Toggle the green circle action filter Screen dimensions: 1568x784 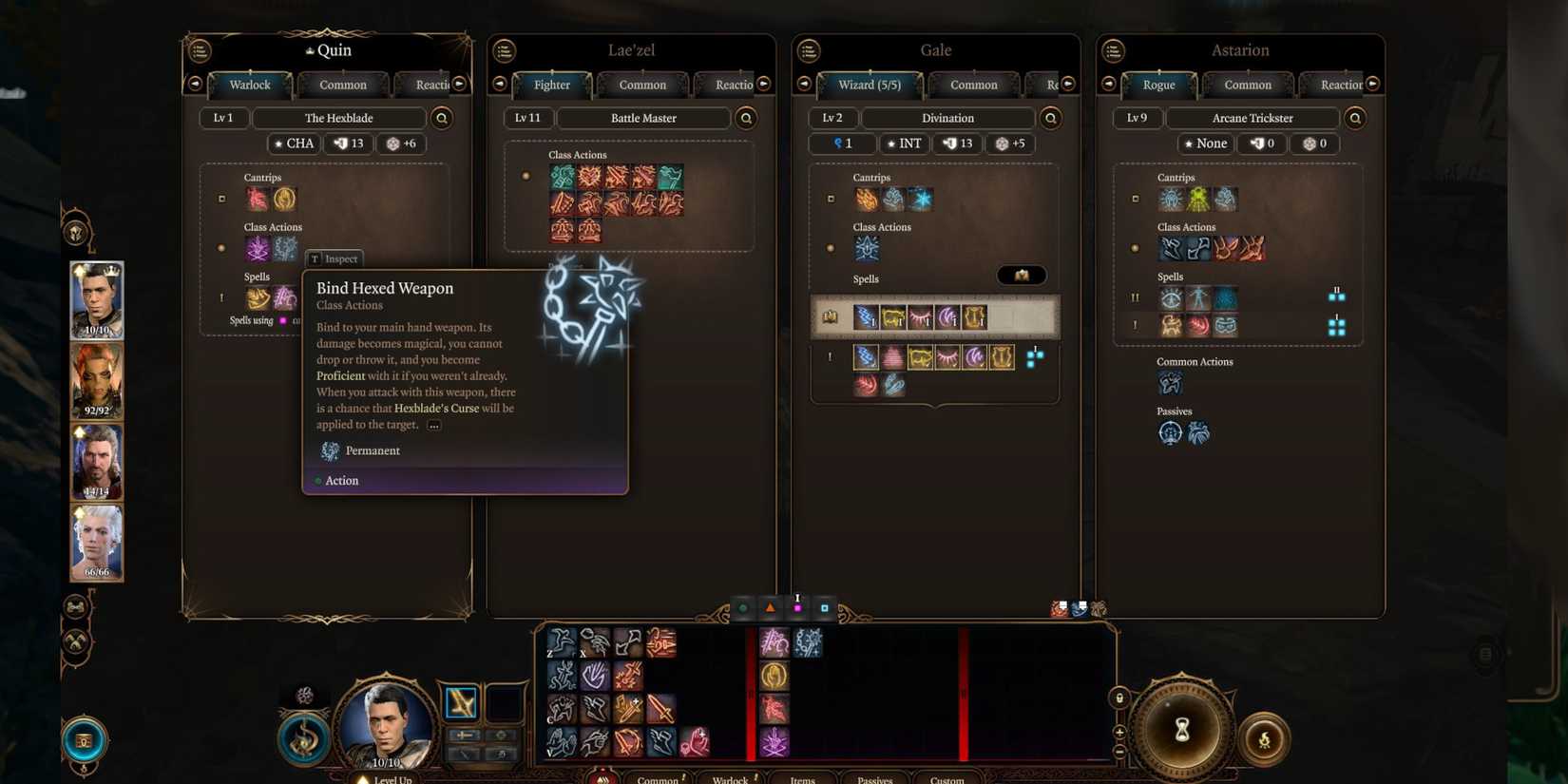pos(742,607)
